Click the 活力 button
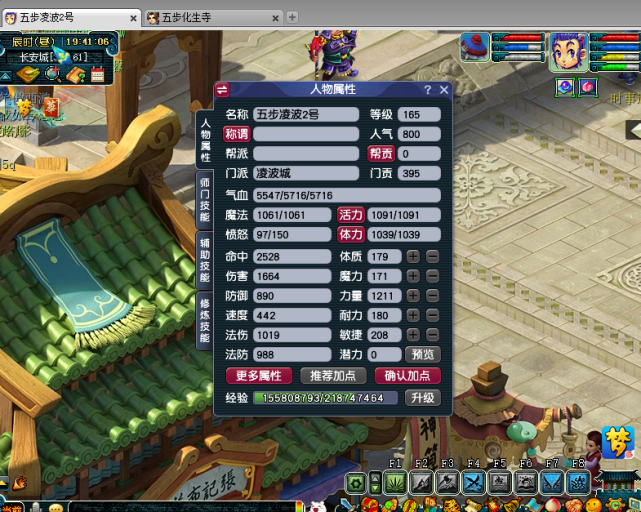641x512 pixels. [x=350, y=215]
